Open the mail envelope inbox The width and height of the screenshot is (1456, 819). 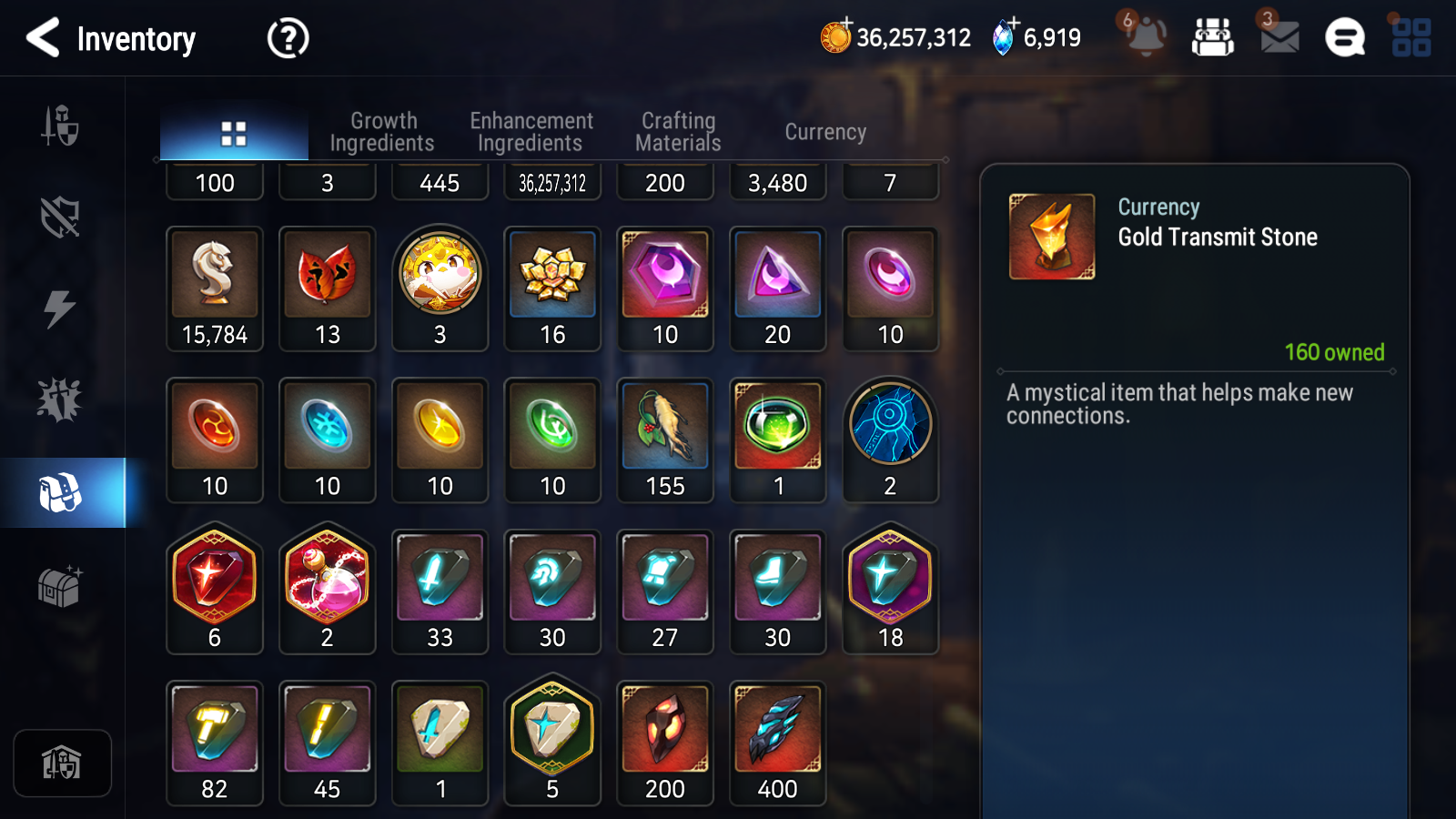point(1279,37)
